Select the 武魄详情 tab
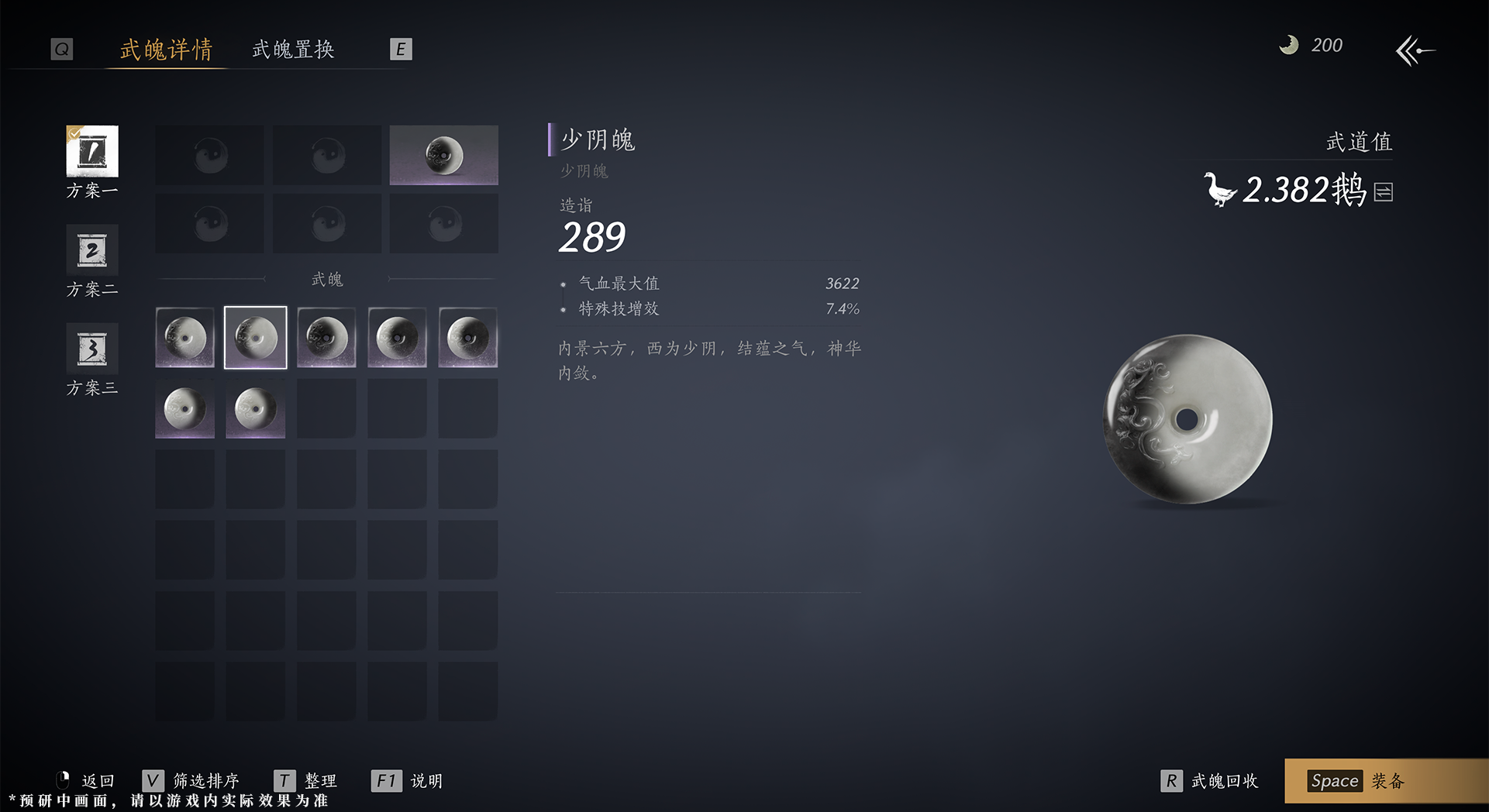Viewport: 1489px width, 812px height. [165, 50]
